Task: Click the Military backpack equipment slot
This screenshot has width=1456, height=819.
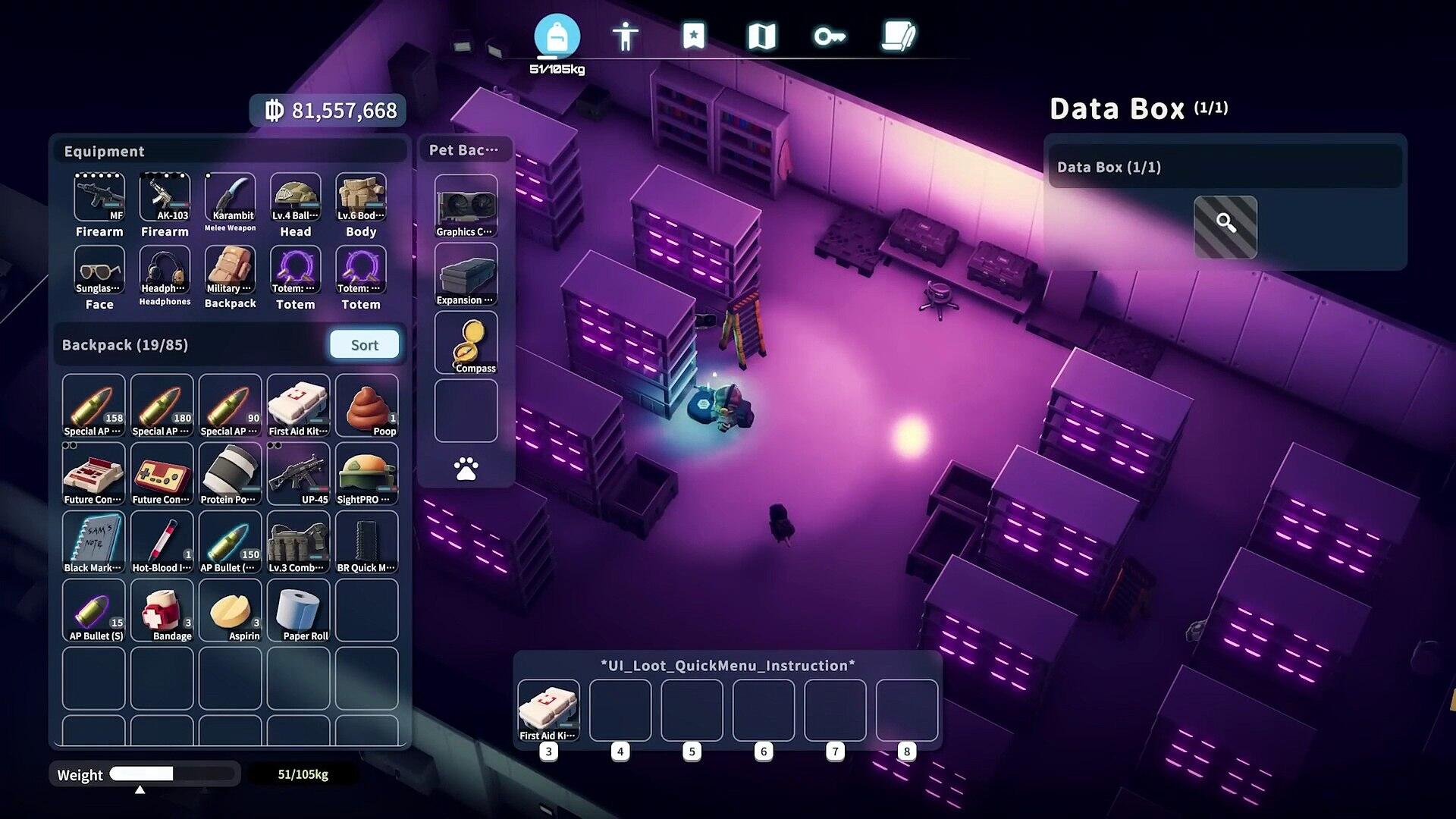Action: point(230,271)
